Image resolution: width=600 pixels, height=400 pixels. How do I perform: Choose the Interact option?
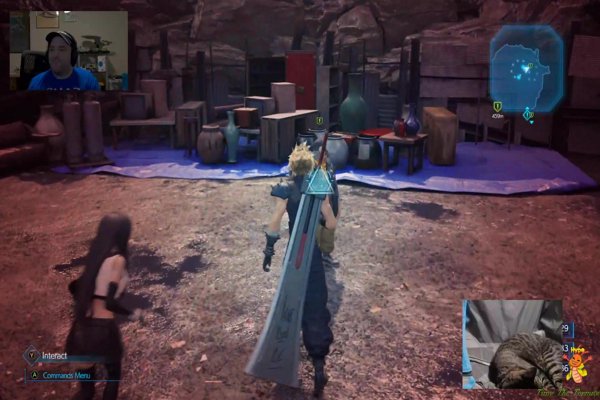pos(54,355)
